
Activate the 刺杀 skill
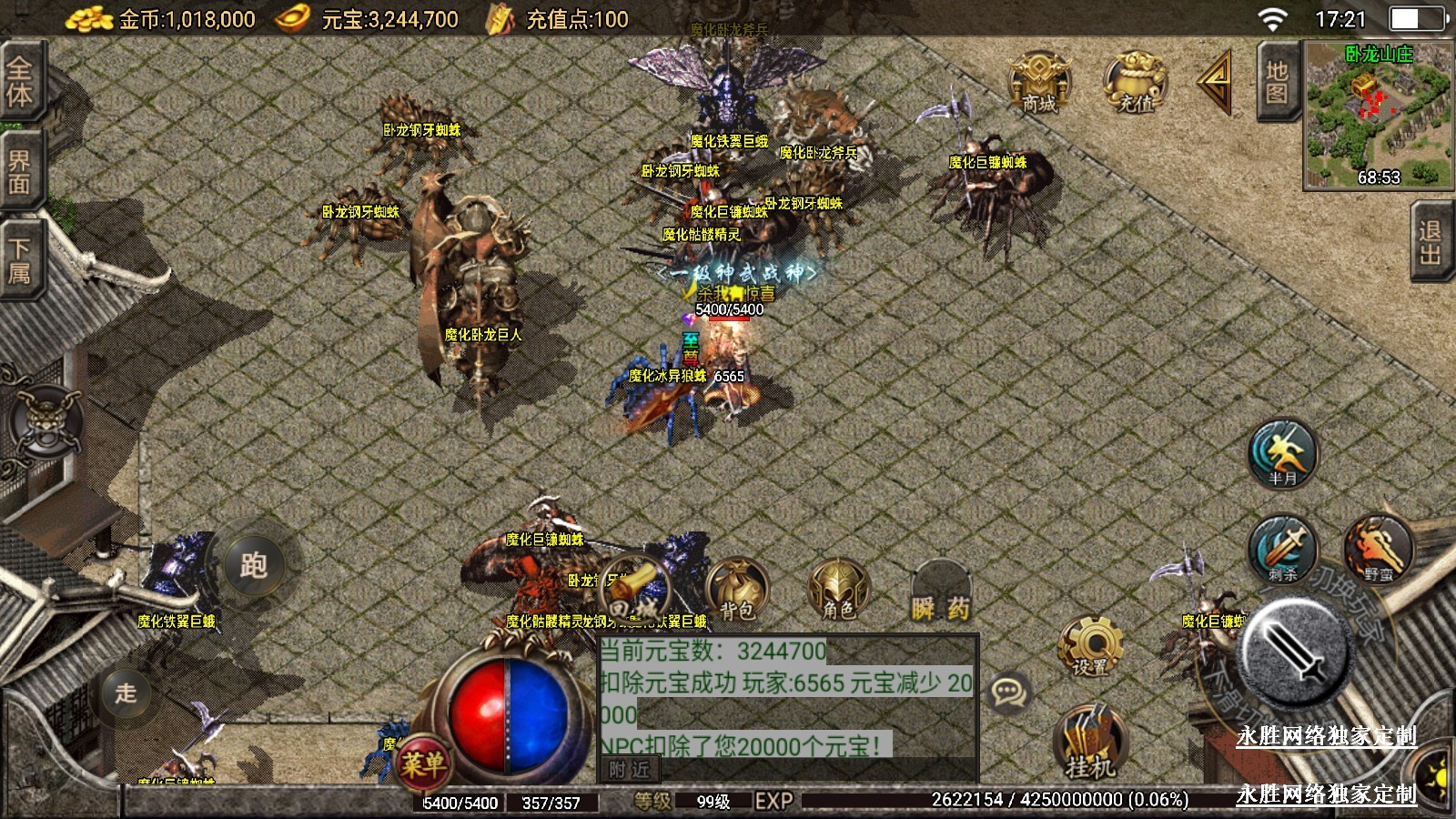tap(1283, 549)
